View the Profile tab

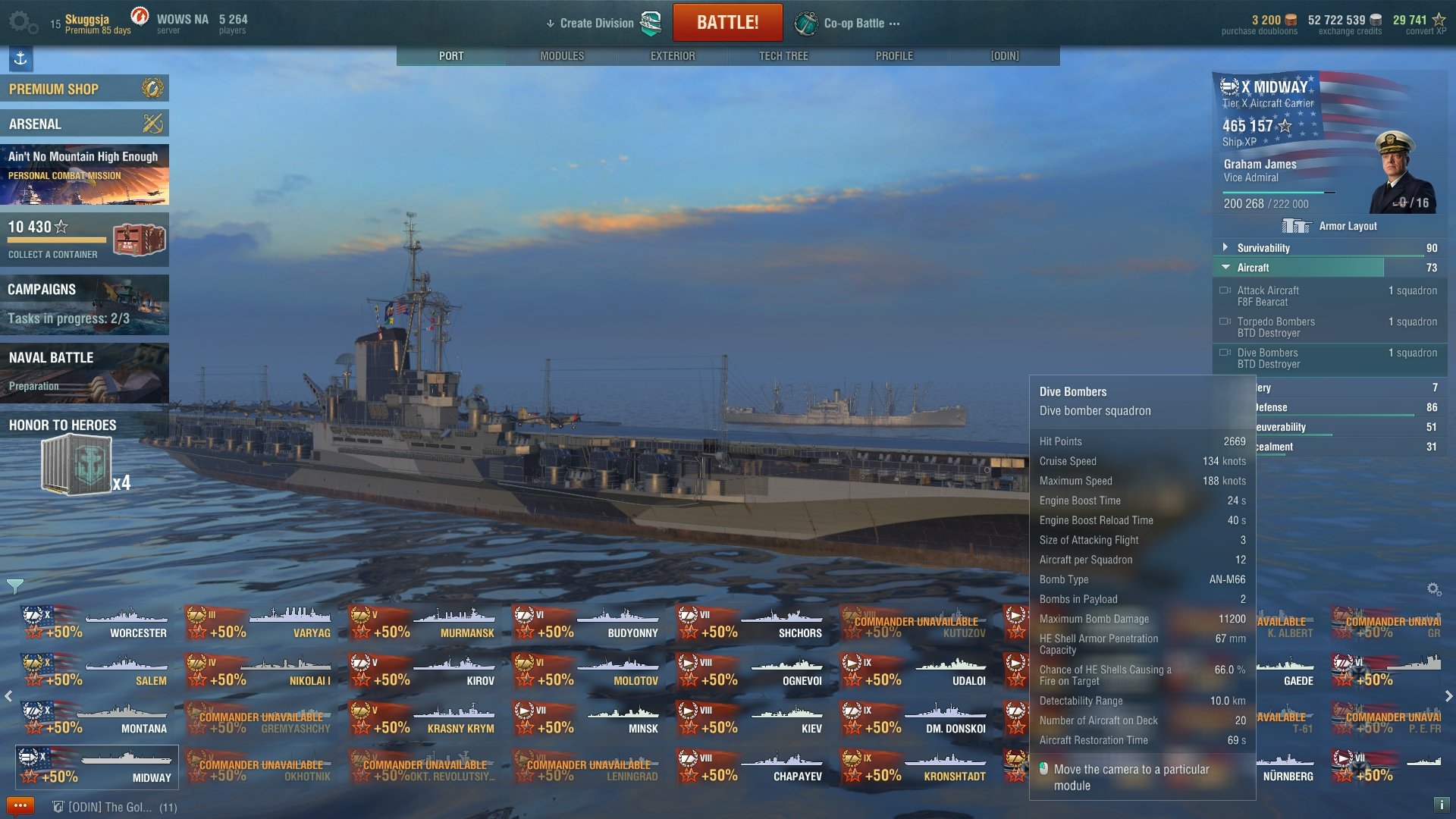click(894, 56)
